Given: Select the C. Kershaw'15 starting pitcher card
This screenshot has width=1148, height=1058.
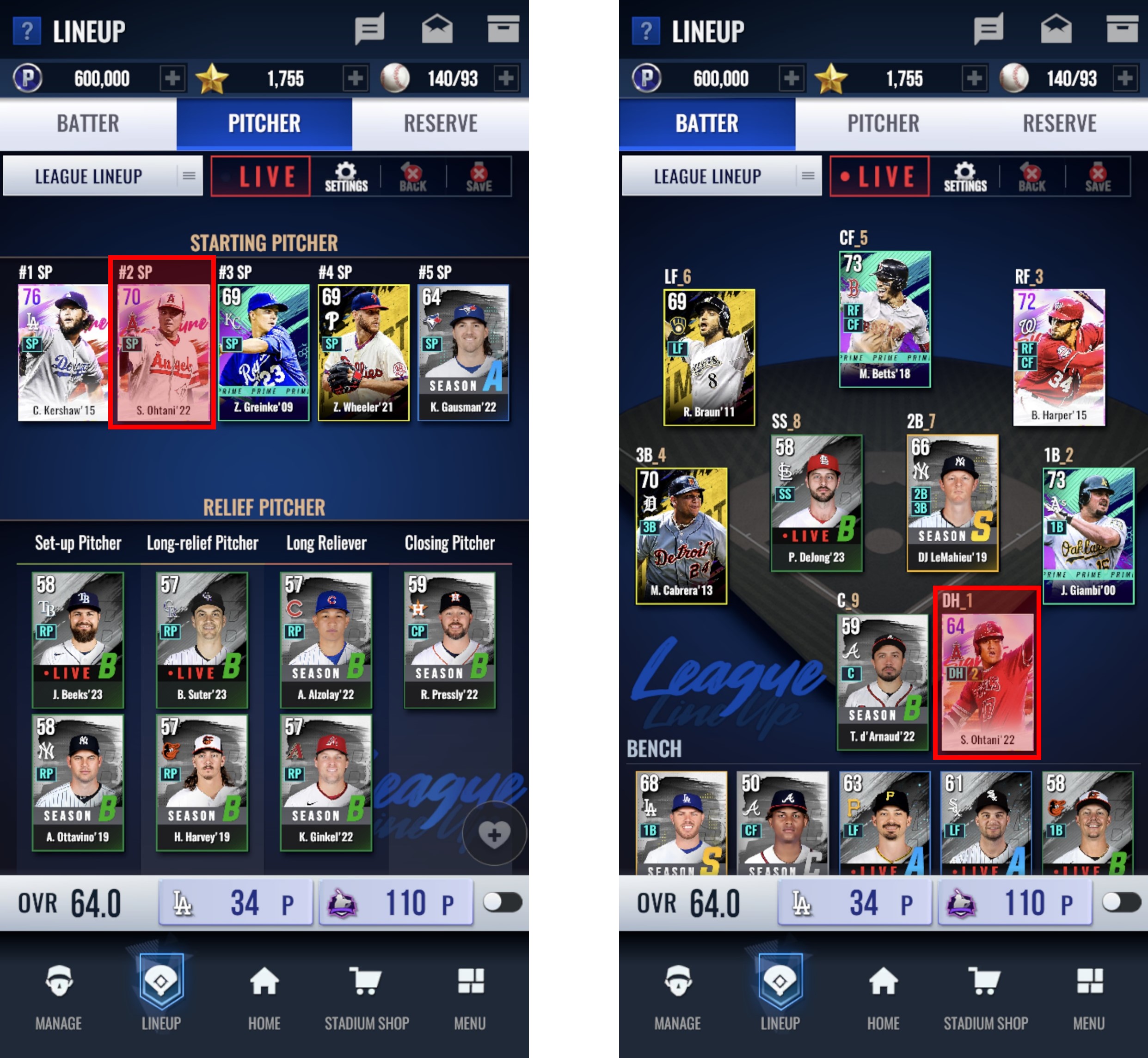Looking at the screenshot, I should pyautogui.click(x=63, y=352).
